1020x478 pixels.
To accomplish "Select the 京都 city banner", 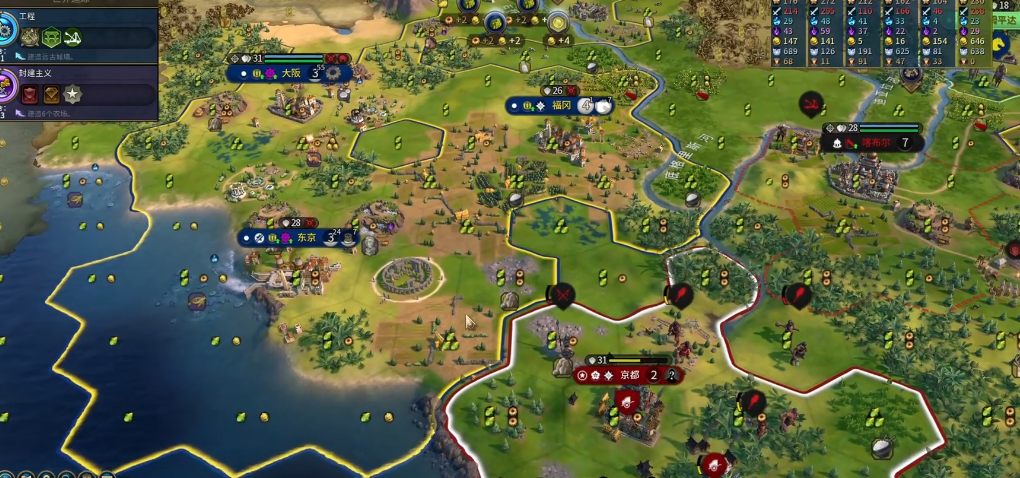I will [628, 375].
